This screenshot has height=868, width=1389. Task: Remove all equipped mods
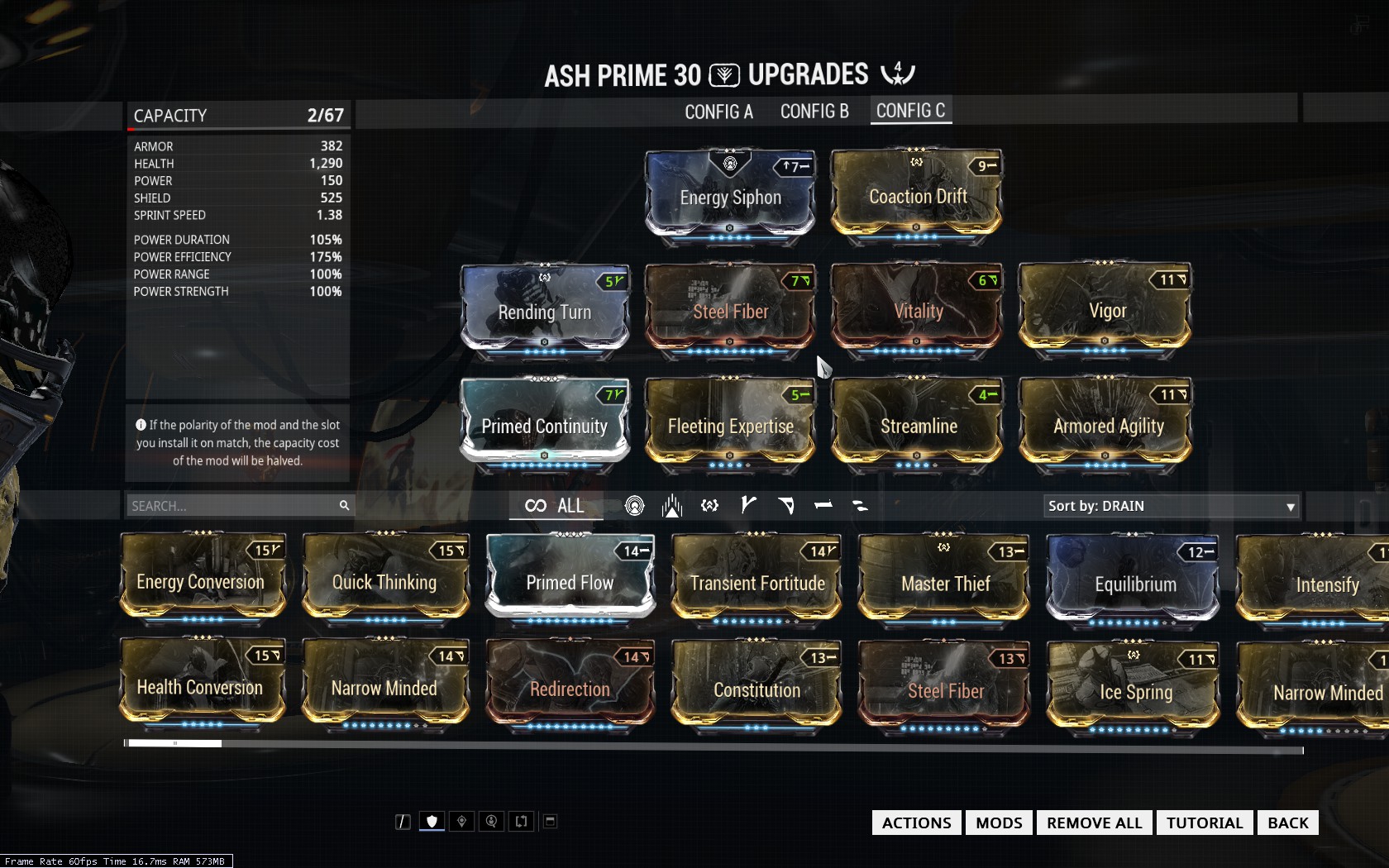1094,823
